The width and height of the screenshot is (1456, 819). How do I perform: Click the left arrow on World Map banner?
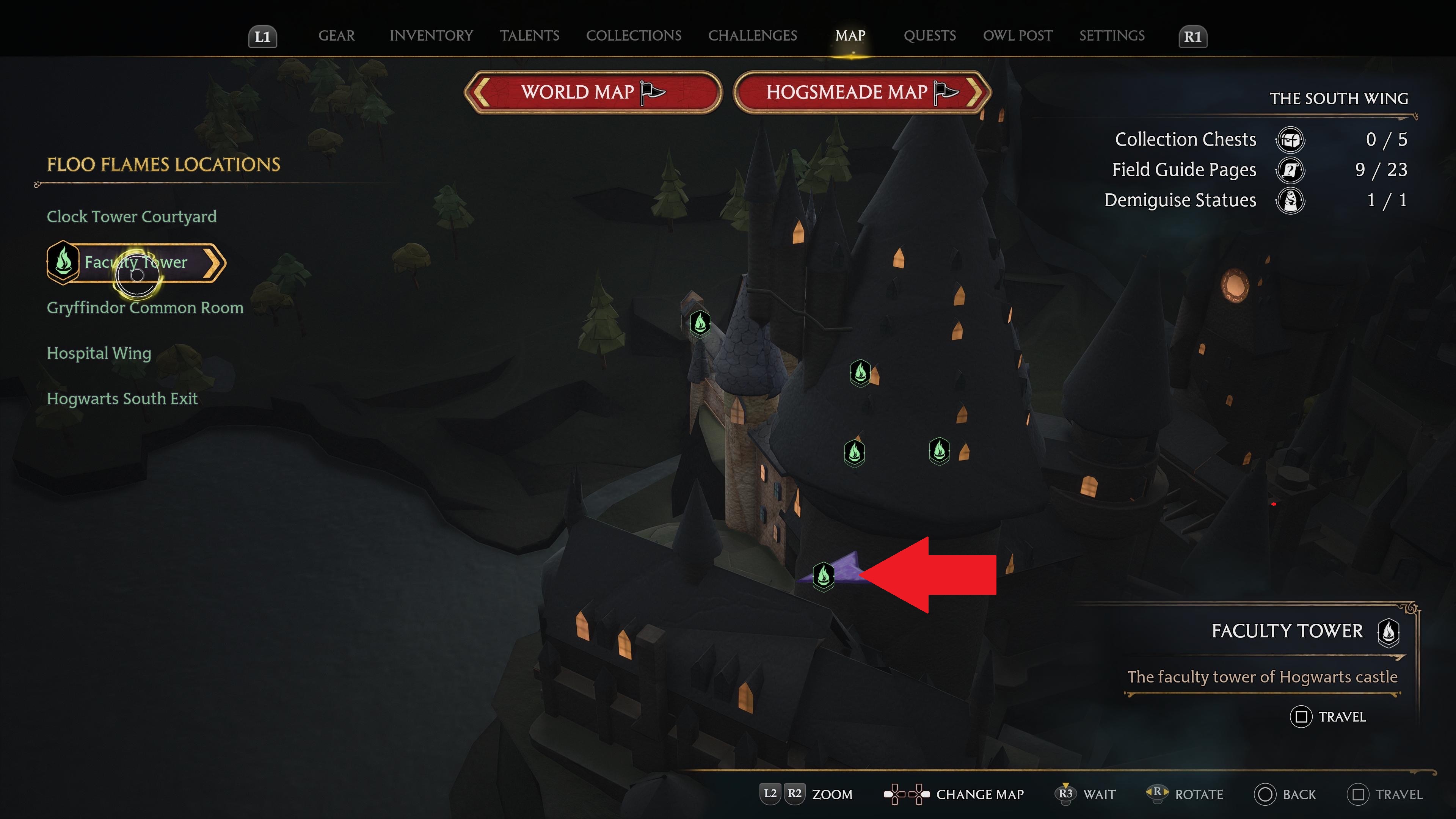(x=479, y=93)
